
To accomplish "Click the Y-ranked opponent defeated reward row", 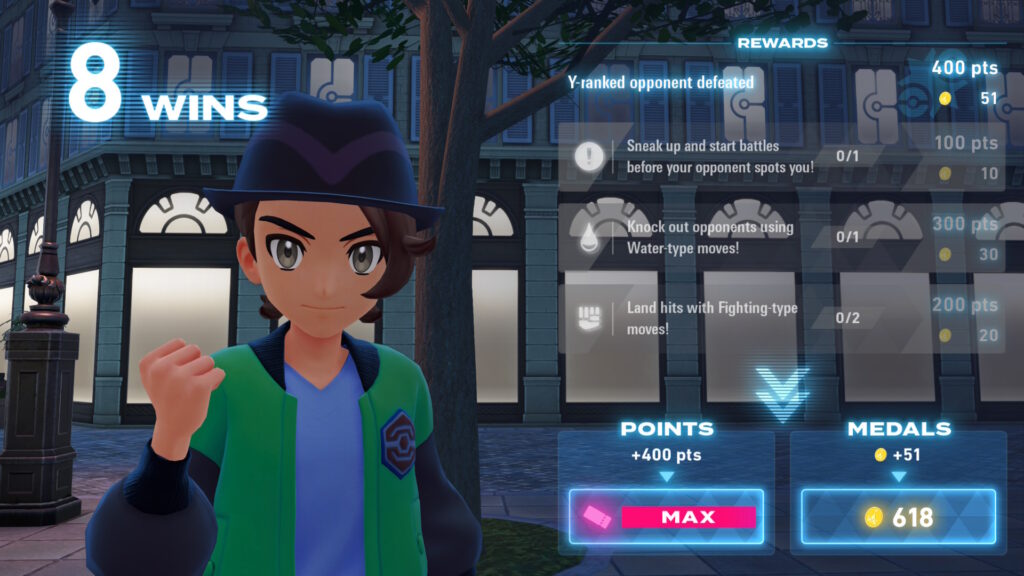I will (x=780, y=83).
